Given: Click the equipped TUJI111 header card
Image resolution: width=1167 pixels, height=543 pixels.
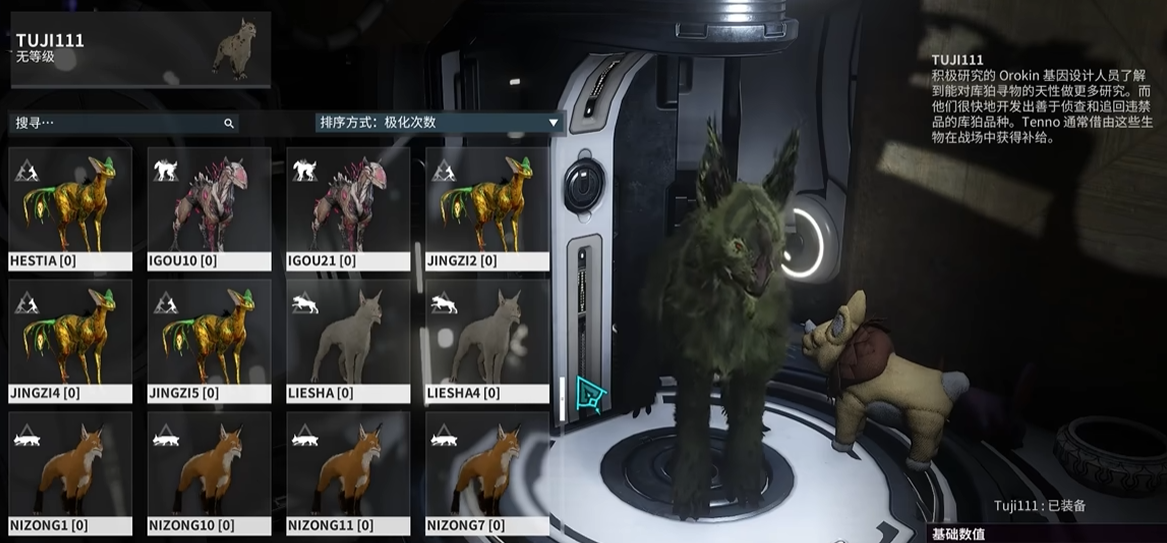Looking at the screenshot, I should point(139,49).
